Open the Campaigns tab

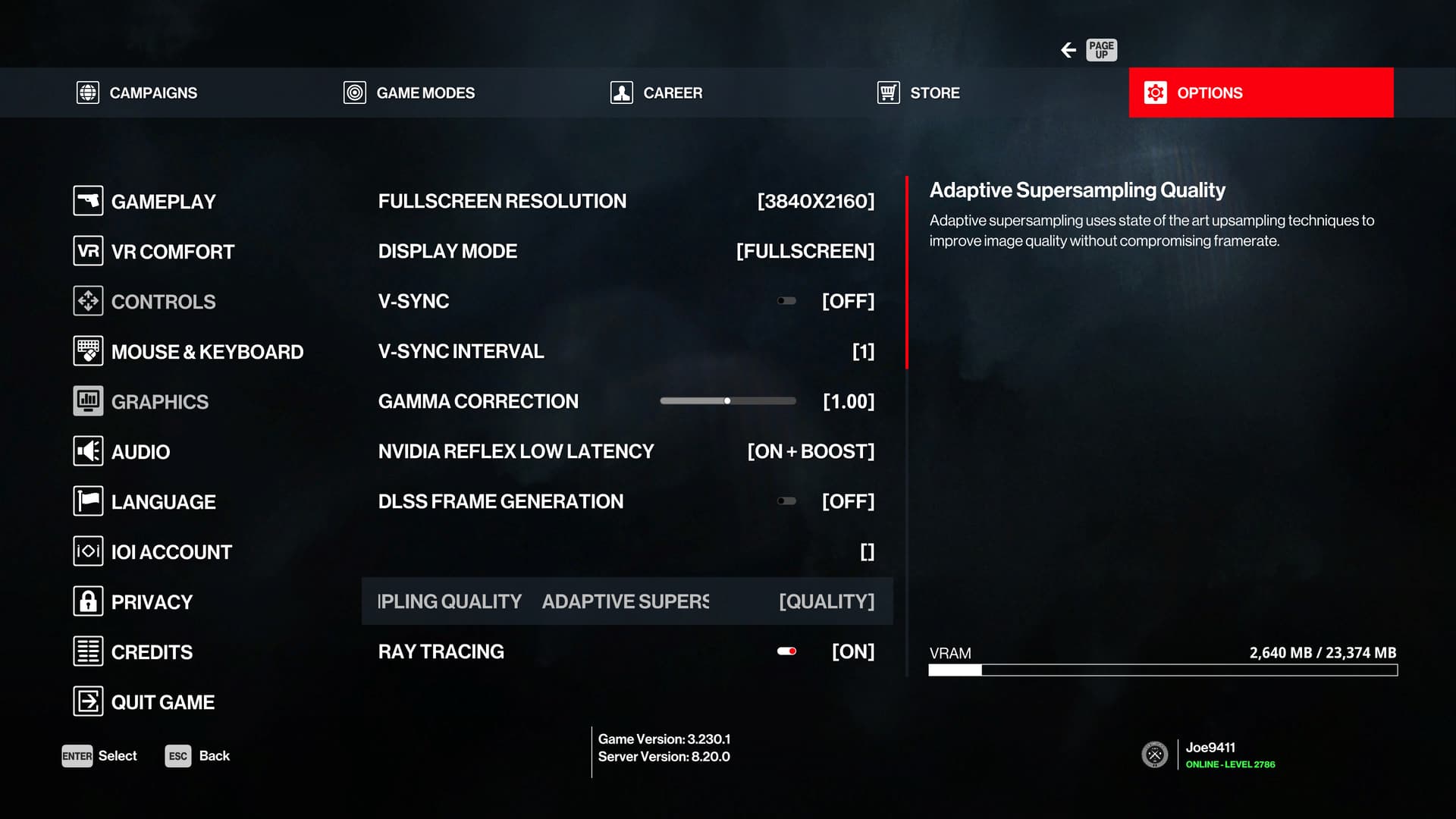coord(137,93)
